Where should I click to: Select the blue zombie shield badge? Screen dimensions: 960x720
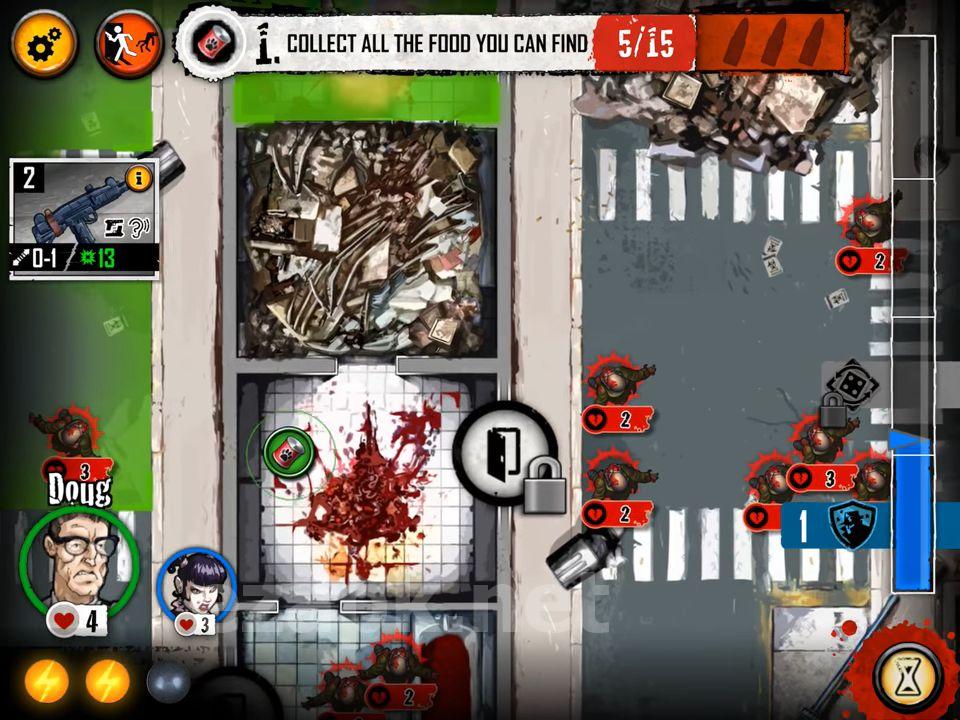[851, 524]
